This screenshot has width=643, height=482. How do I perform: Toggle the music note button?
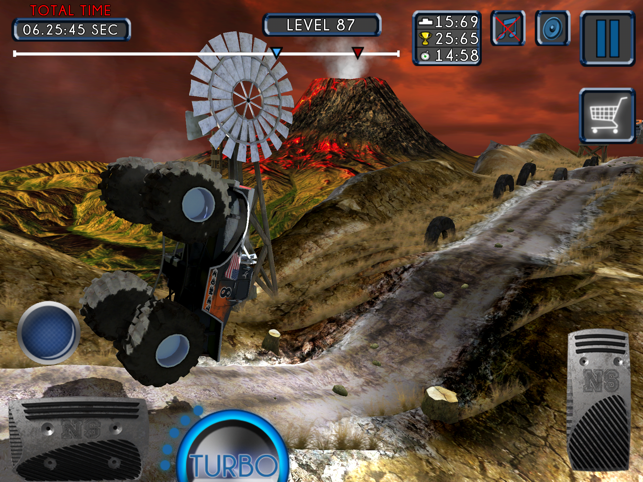point(508,29)
